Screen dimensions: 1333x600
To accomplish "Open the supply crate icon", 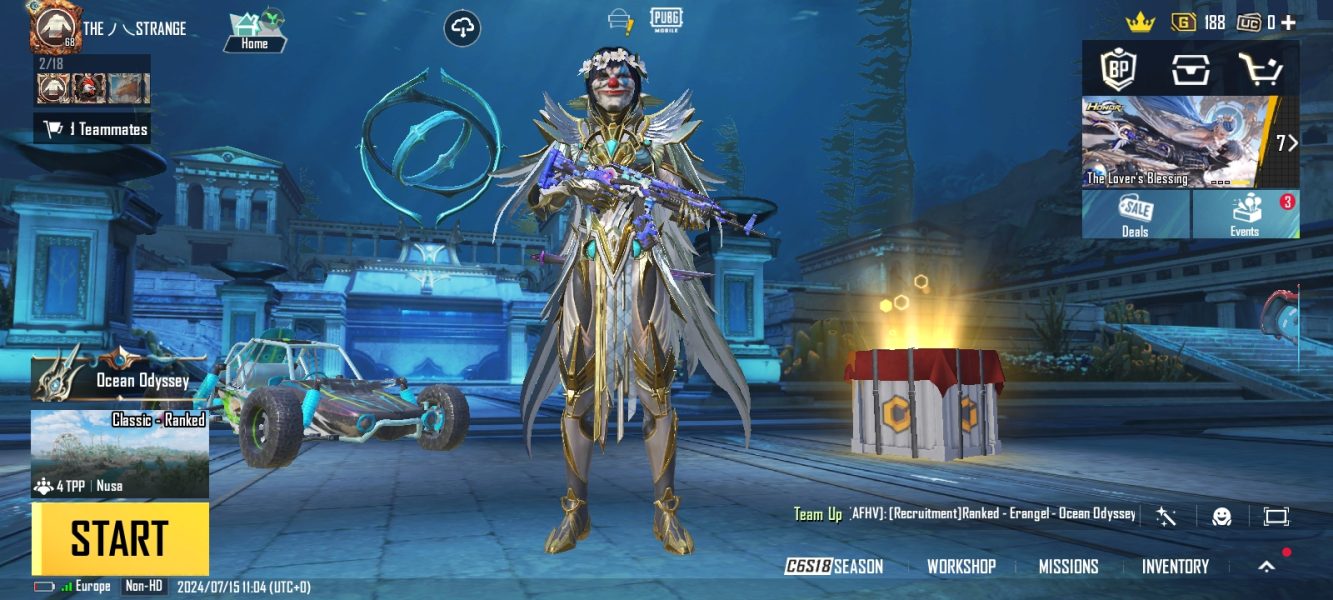I will pos(1190,69).
